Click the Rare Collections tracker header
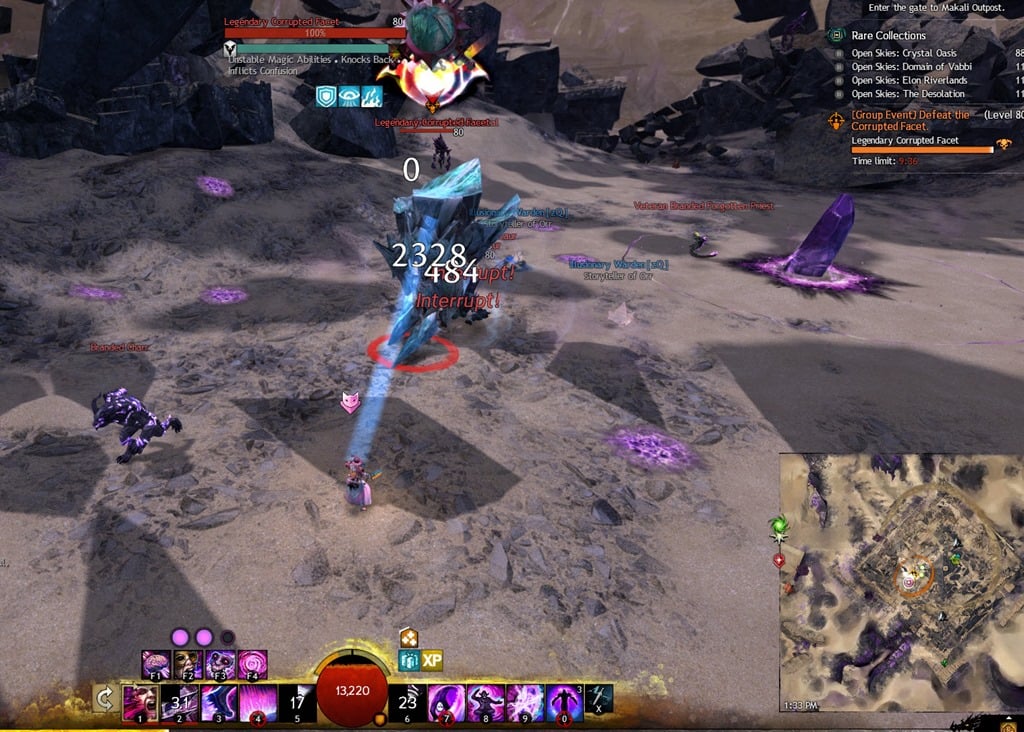1024x732 pixels. 889,36
